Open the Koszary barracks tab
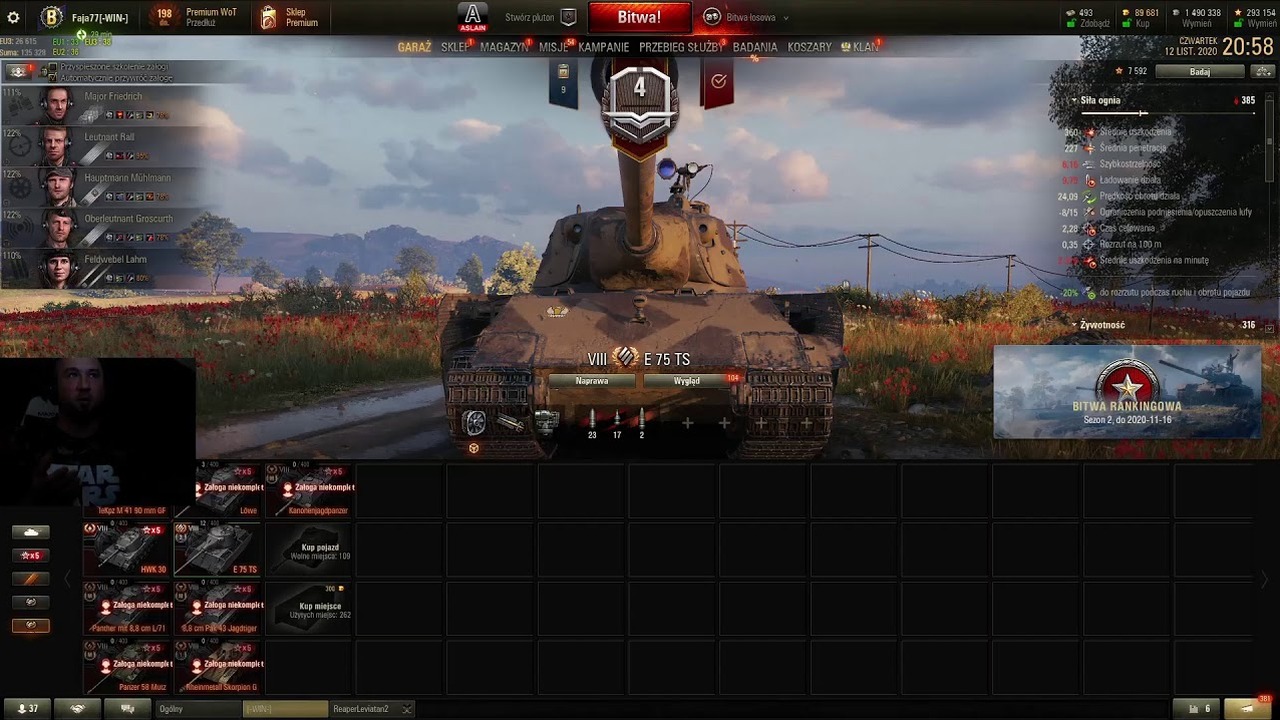This screenshot has height=720, width=1280. [809, 47]
